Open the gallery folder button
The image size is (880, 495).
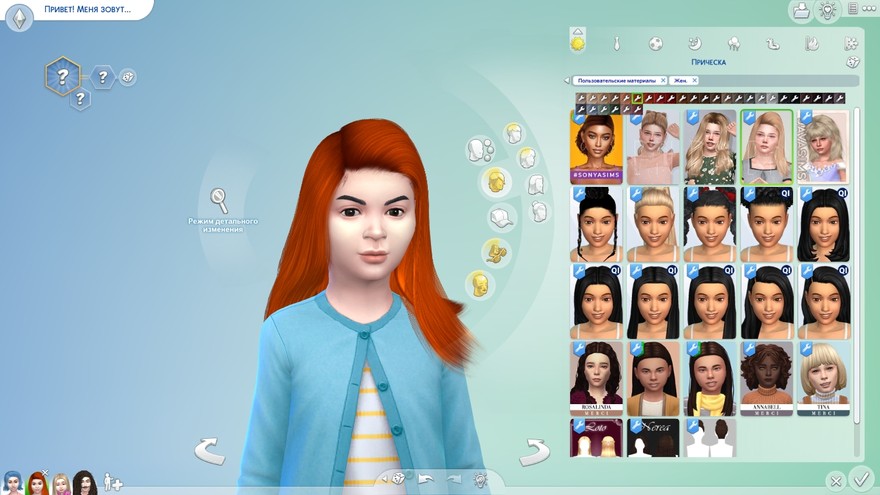(800, 11)
